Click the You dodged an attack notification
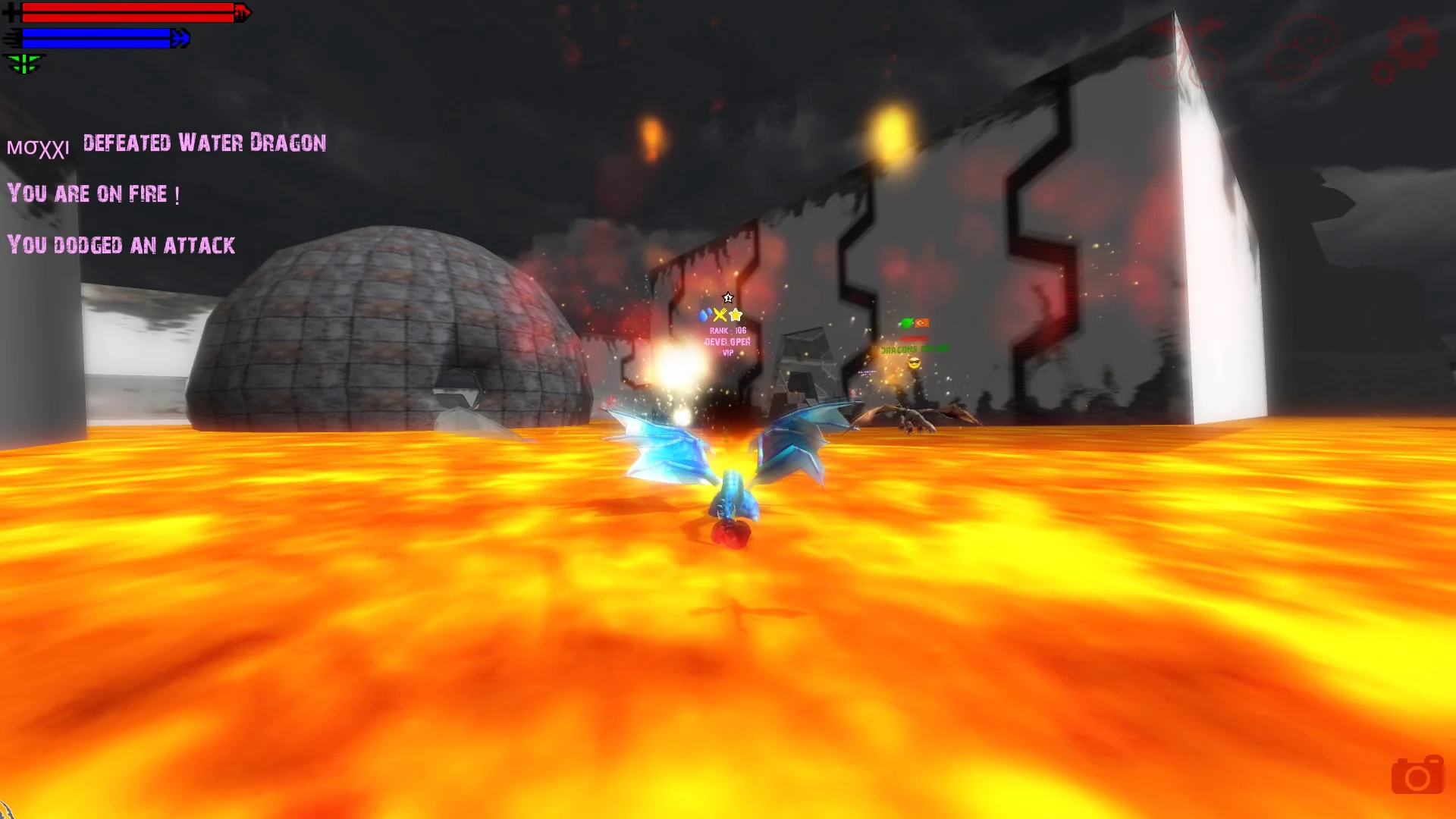Viewport: 1456px width, 819px height. click(x=121, y=245)
